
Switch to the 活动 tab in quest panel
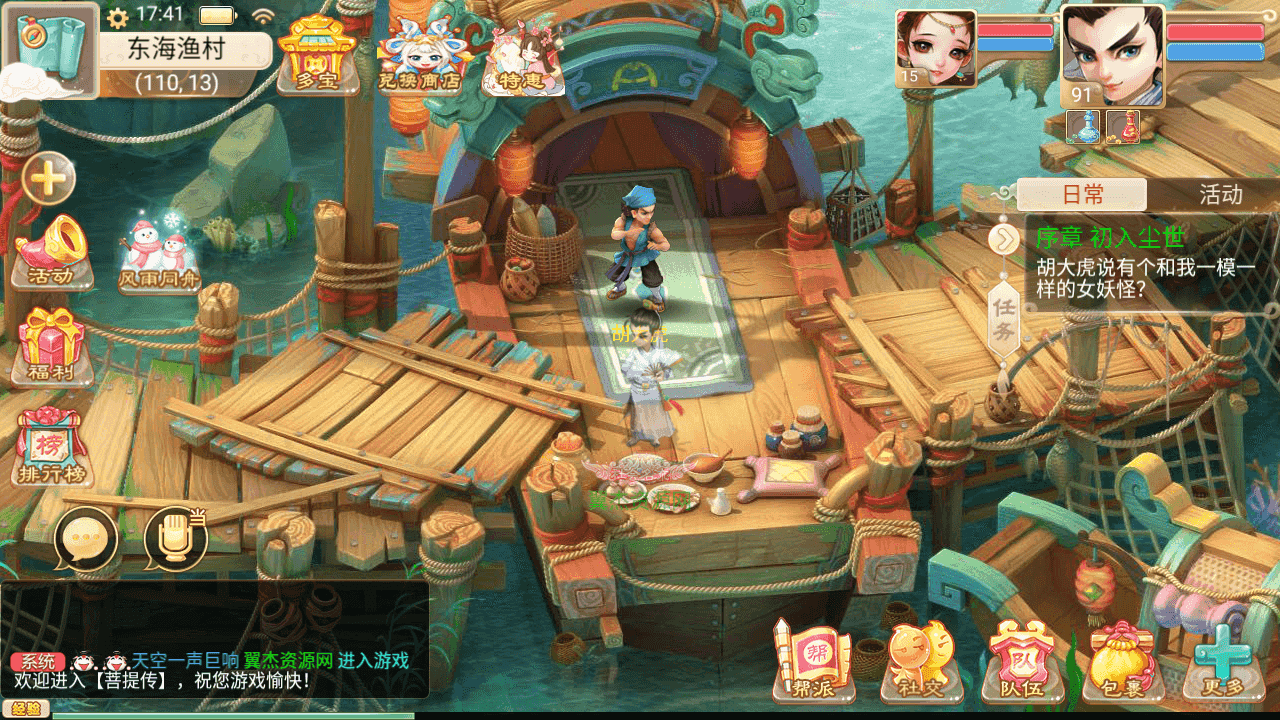tap(1220, 194)
